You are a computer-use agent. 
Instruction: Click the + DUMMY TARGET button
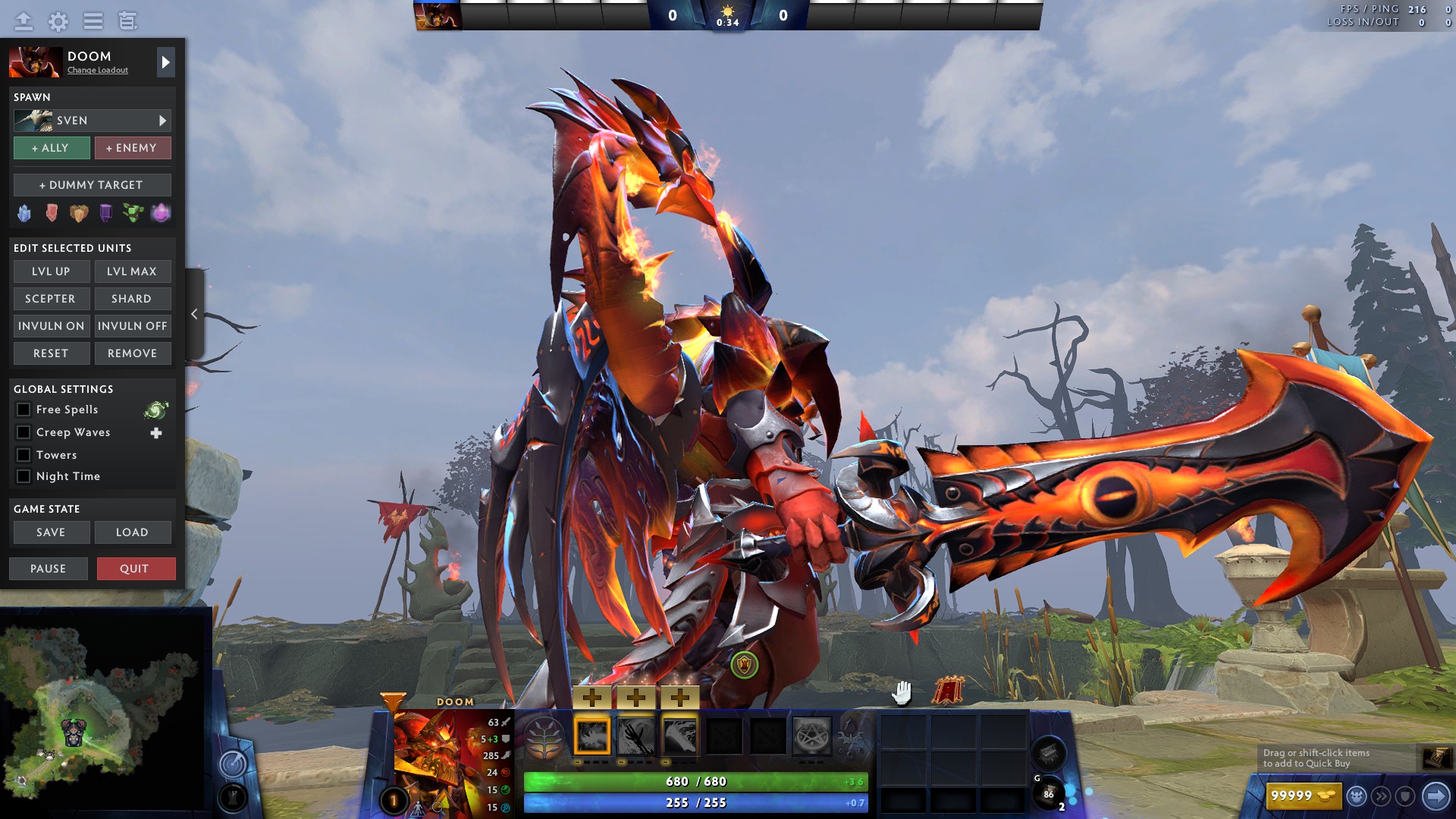pyautogui.click(x=92, y=184)
